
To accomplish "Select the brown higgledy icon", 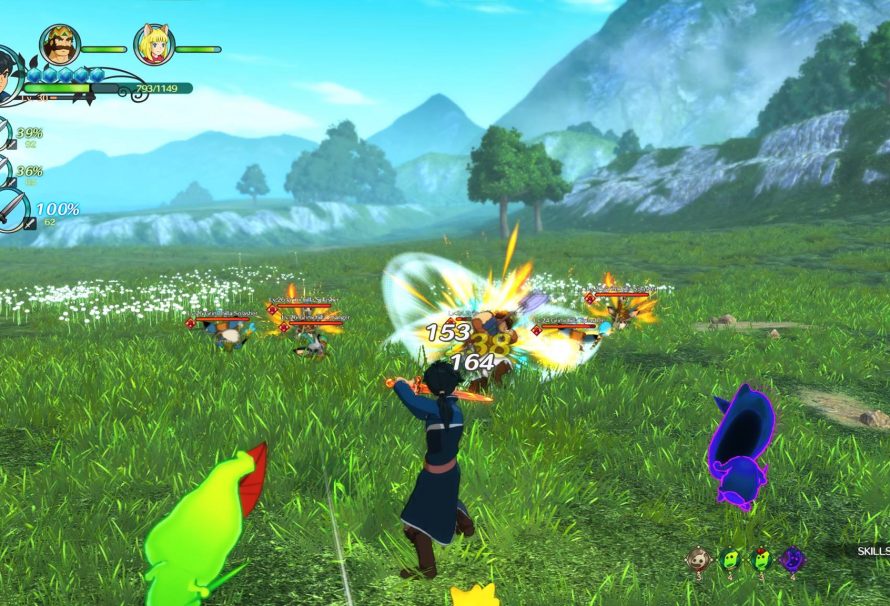I will click(700, 560).
